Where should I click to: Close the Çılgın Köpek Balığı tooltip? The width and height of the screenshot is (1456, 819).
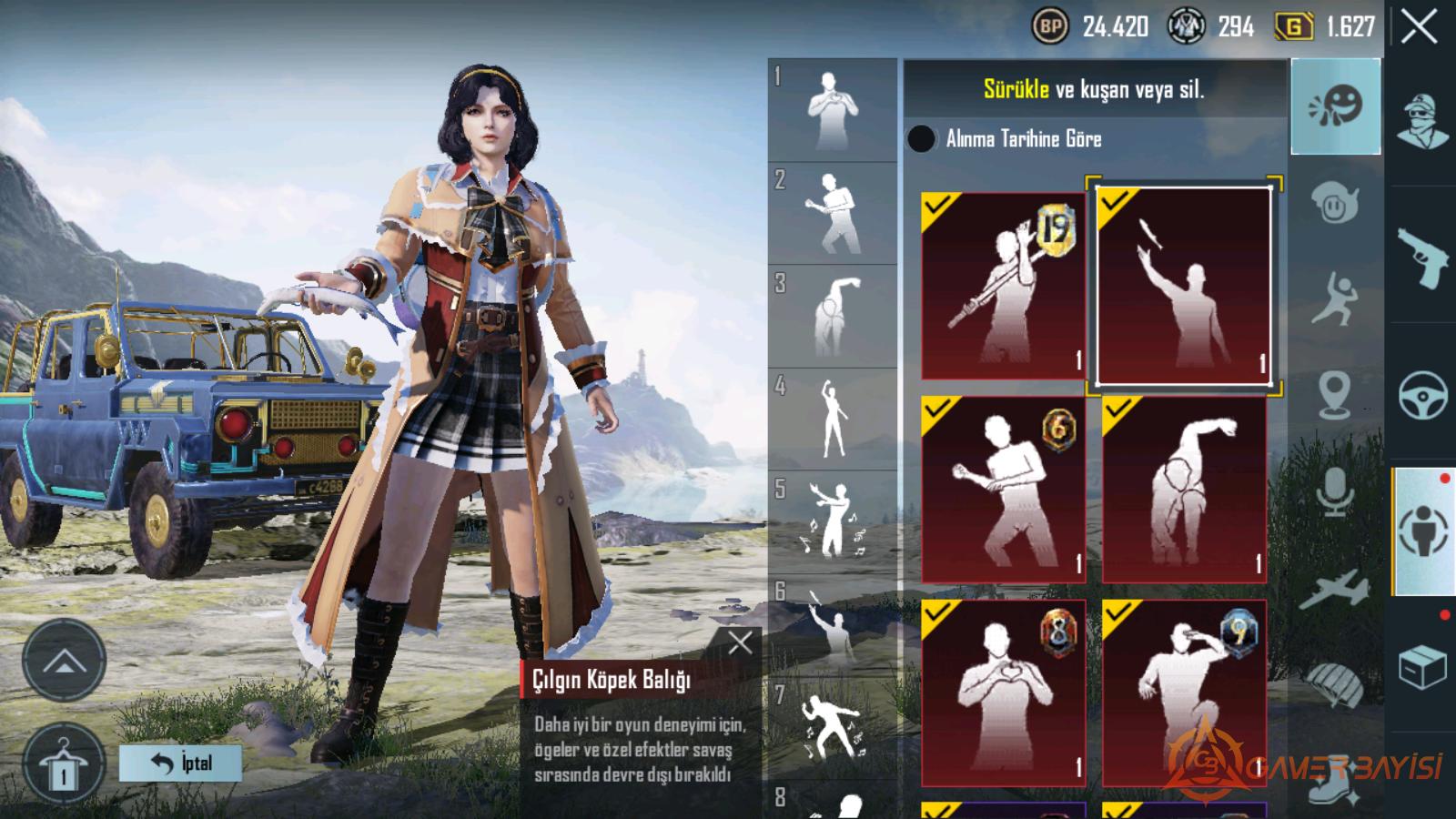pos(740,643)
